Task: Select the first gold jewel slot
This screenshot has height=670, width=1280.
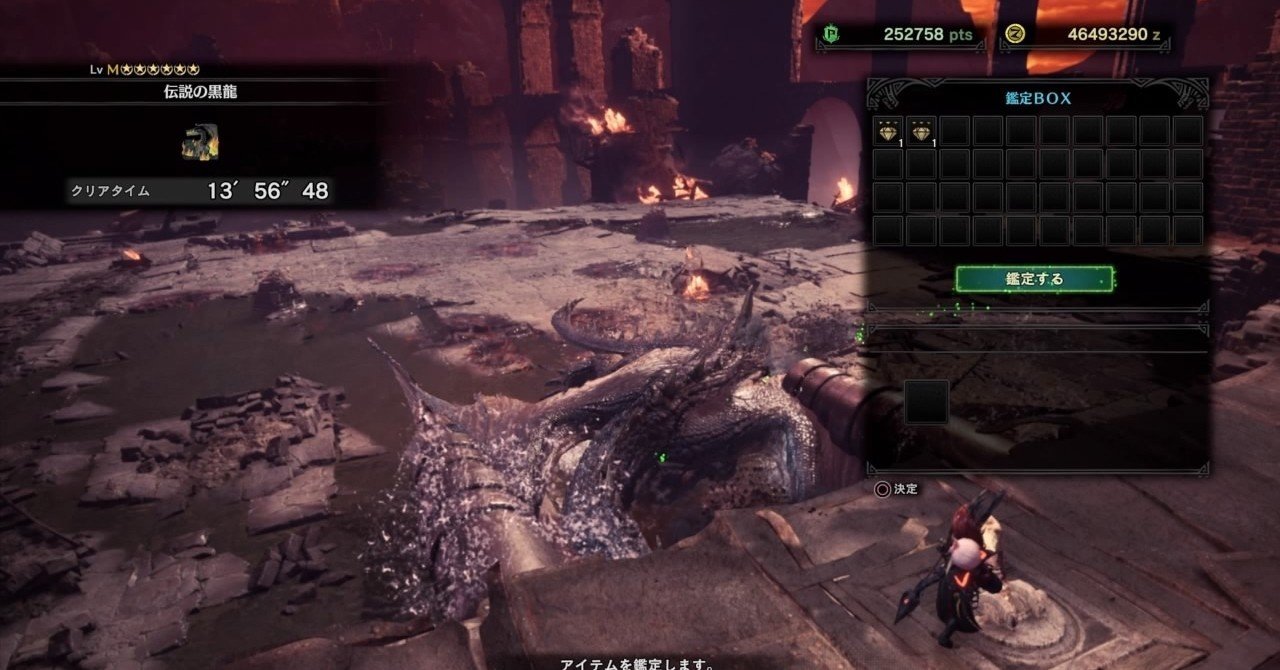Action: (888, 131)
